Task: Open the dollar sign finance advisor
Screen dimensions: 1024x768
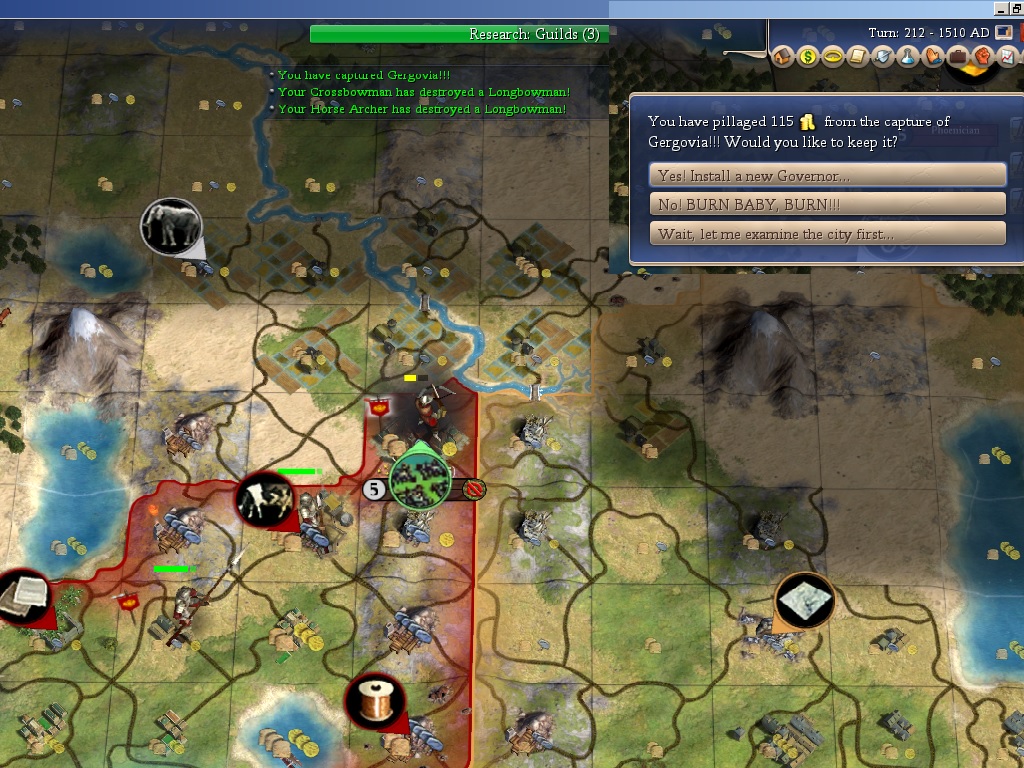Action: point(807,56)
